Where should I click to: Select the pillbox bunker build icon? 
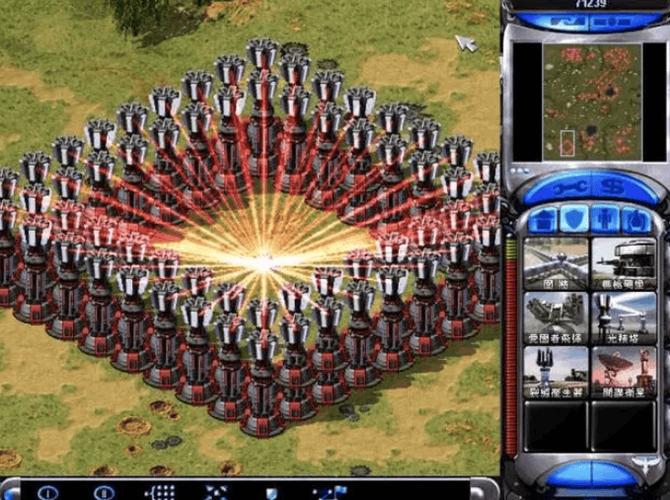click(623, 262)
